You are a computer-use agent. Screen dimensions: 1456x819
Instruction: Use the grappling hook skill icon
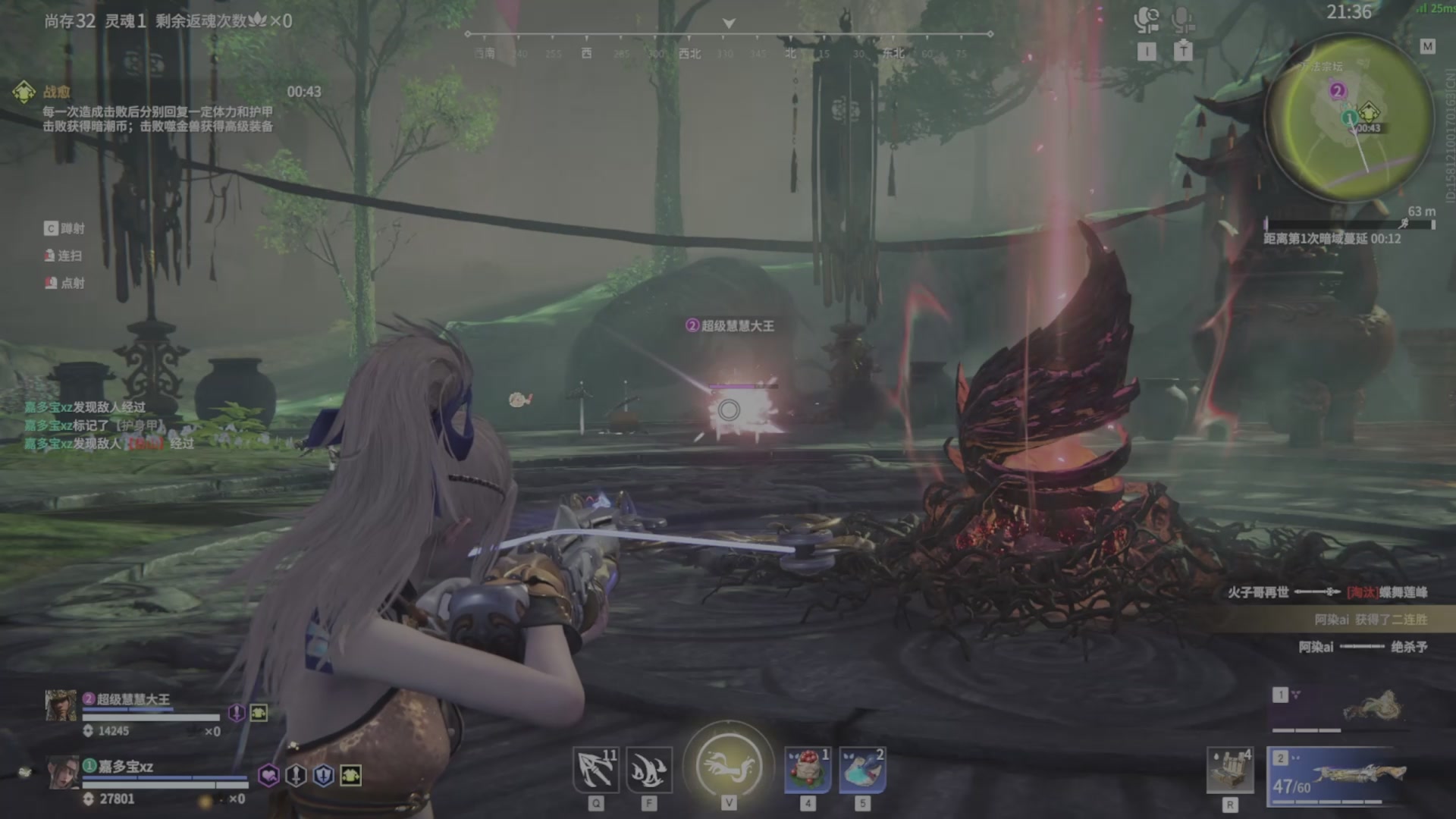(595, 770)
